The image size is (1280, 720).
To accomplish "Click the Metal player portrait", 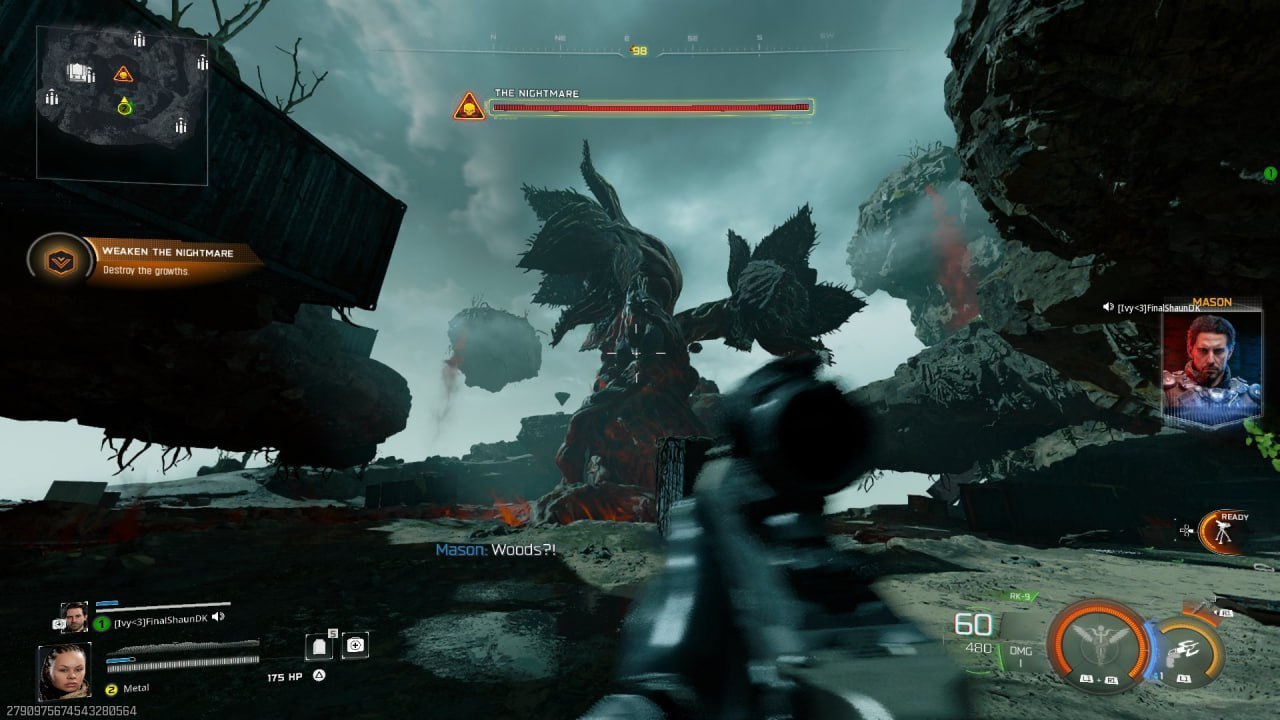I will (64, 670).
